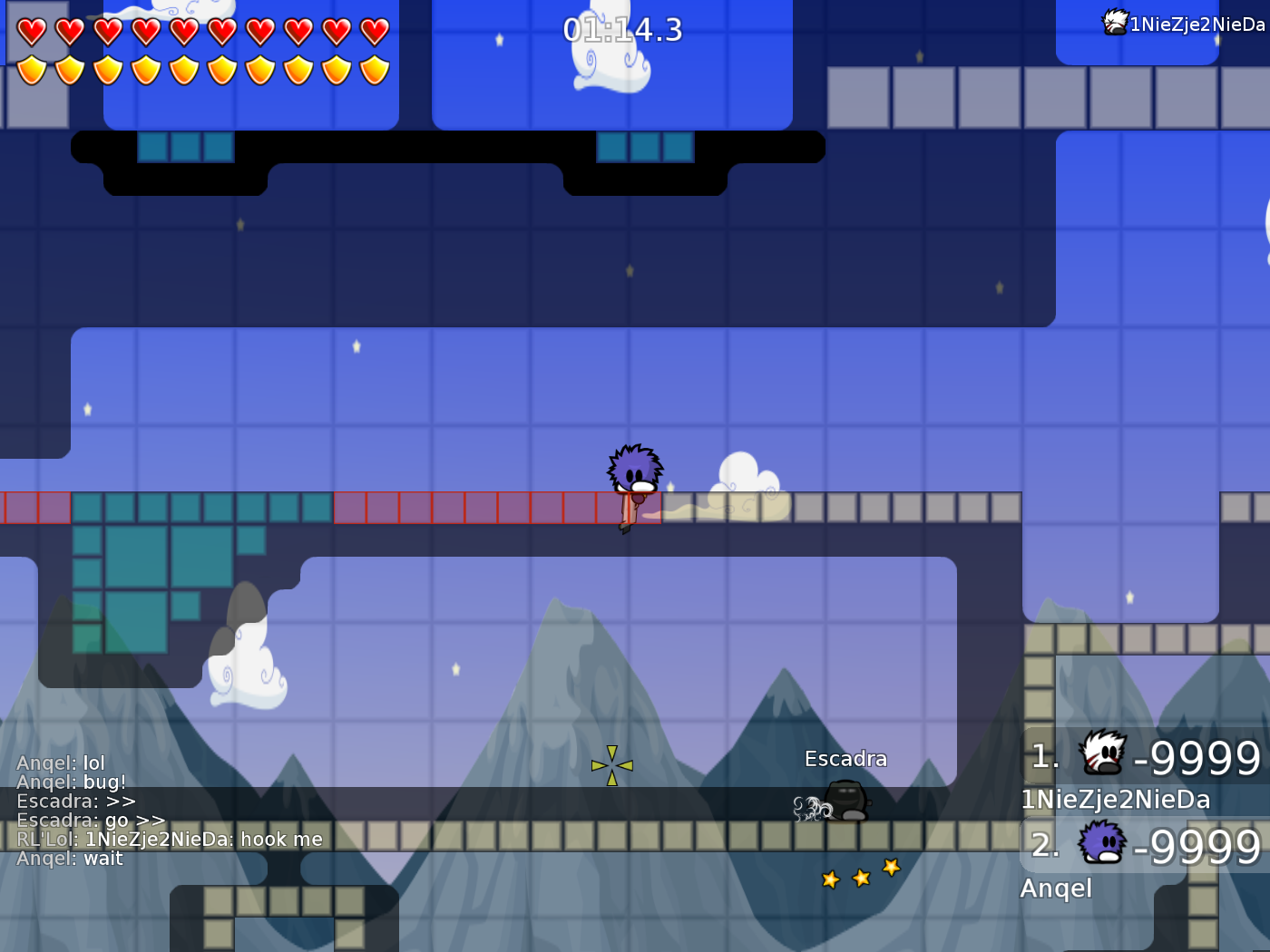Click the chat message 'Anqel: bug!'

[x=71, y=782]
